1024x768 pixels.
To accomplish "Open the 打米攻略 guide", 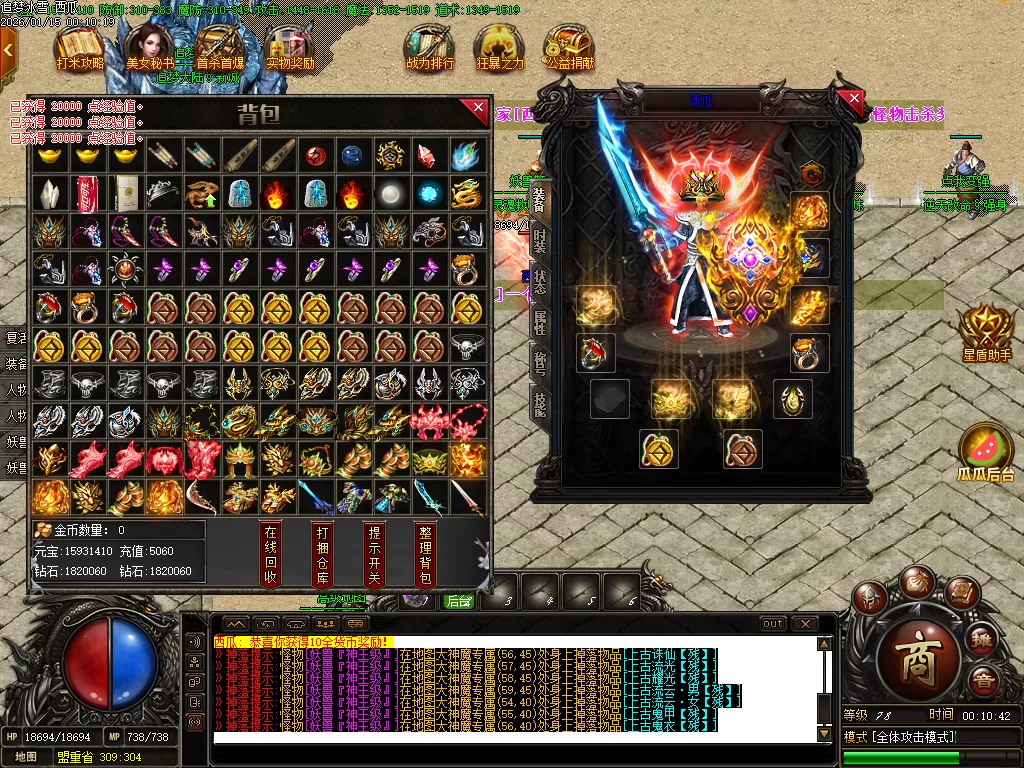I will click(x=79, y=48).
